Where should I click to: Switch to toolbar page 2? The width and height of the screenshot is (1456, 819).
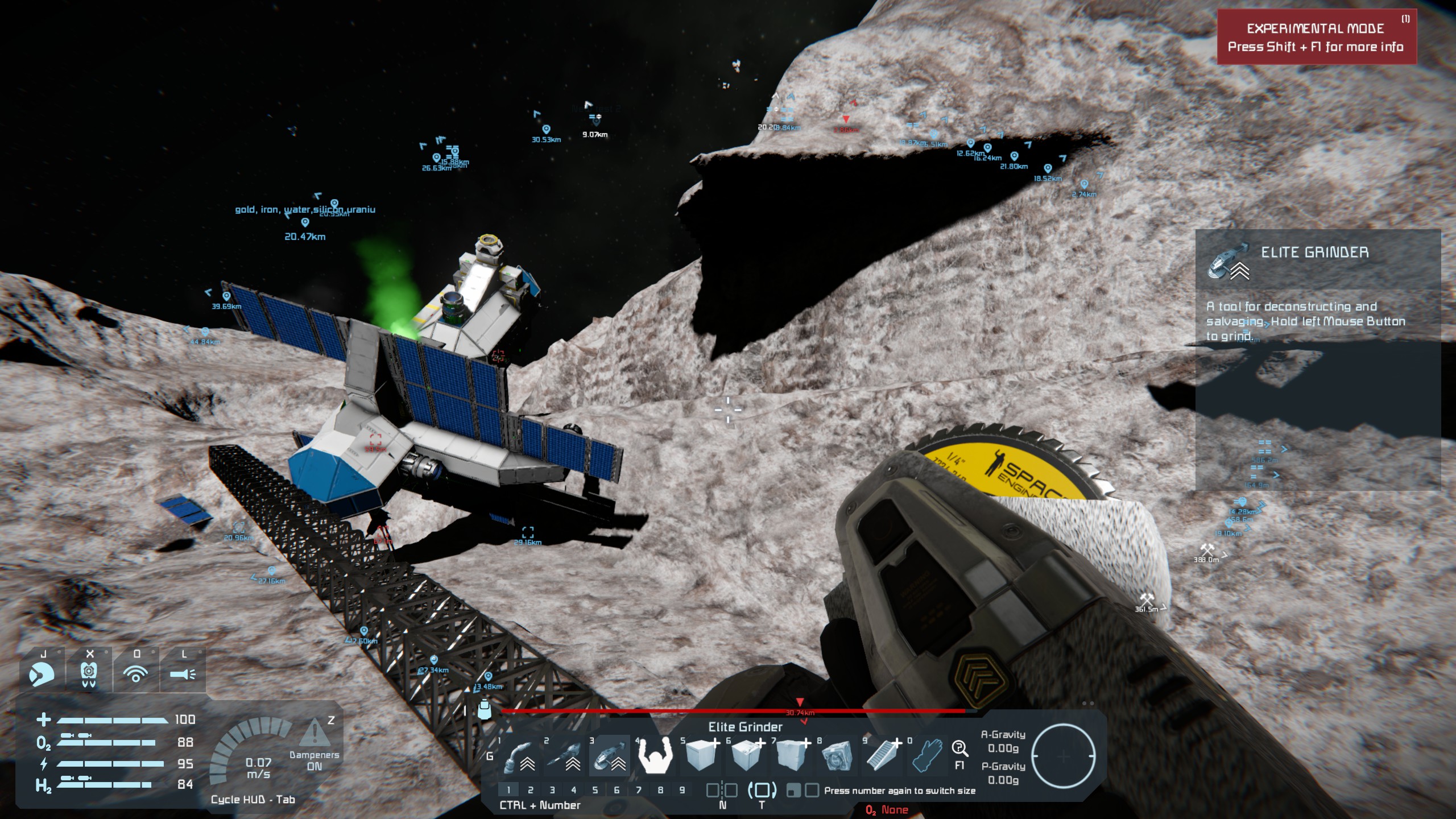pos(530,789)
